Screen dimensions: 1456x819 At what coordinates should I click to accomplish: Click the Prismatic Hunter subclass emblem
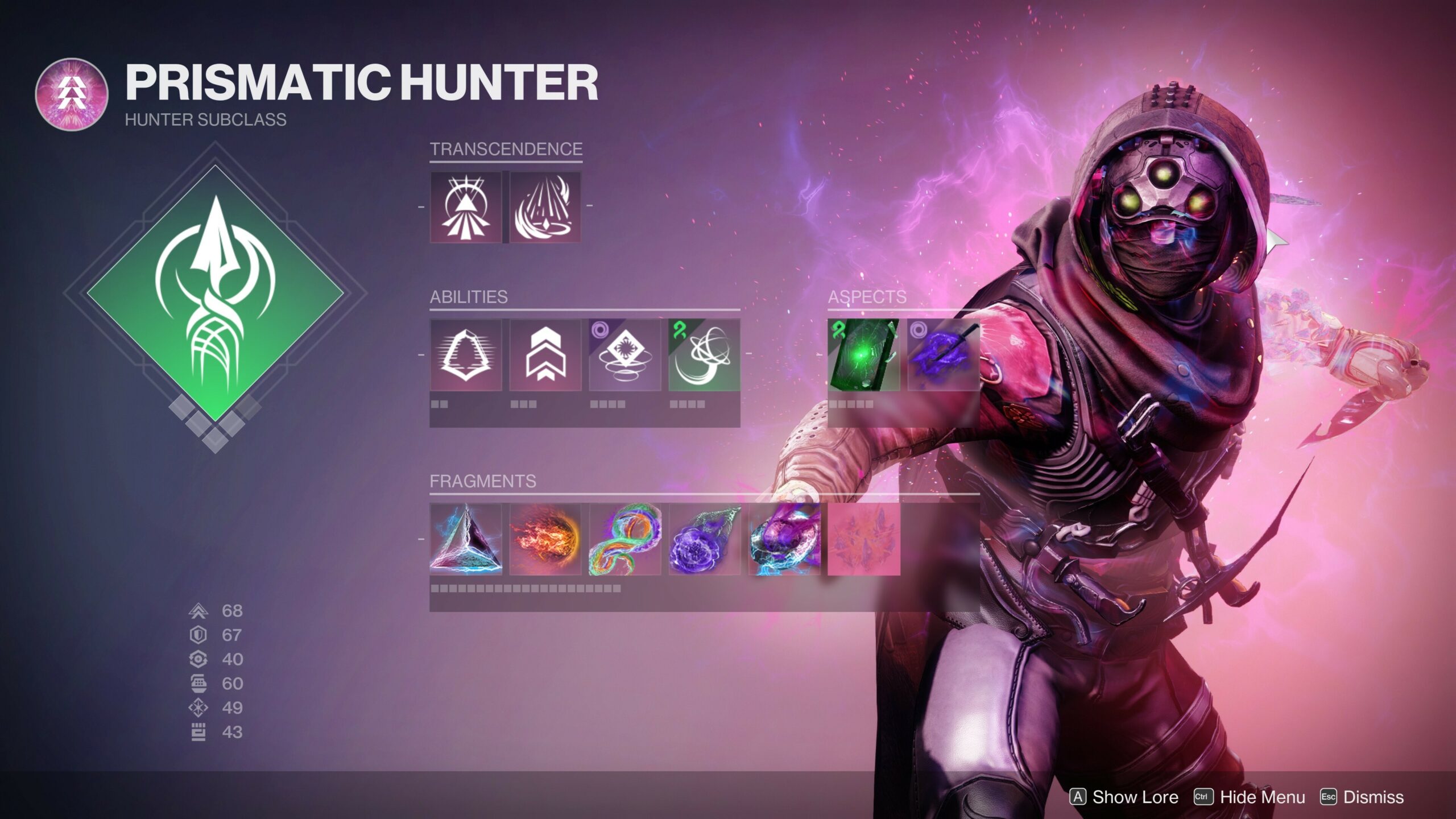click(x=72, y=94)
